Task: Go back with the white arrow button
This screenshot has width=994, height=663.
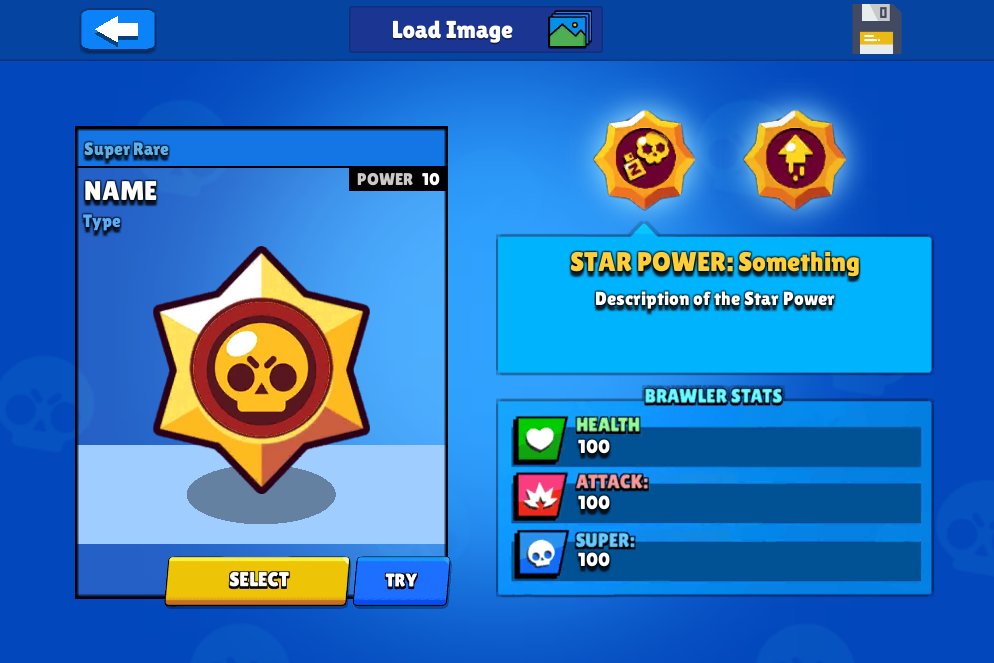Action: [118, 30]
